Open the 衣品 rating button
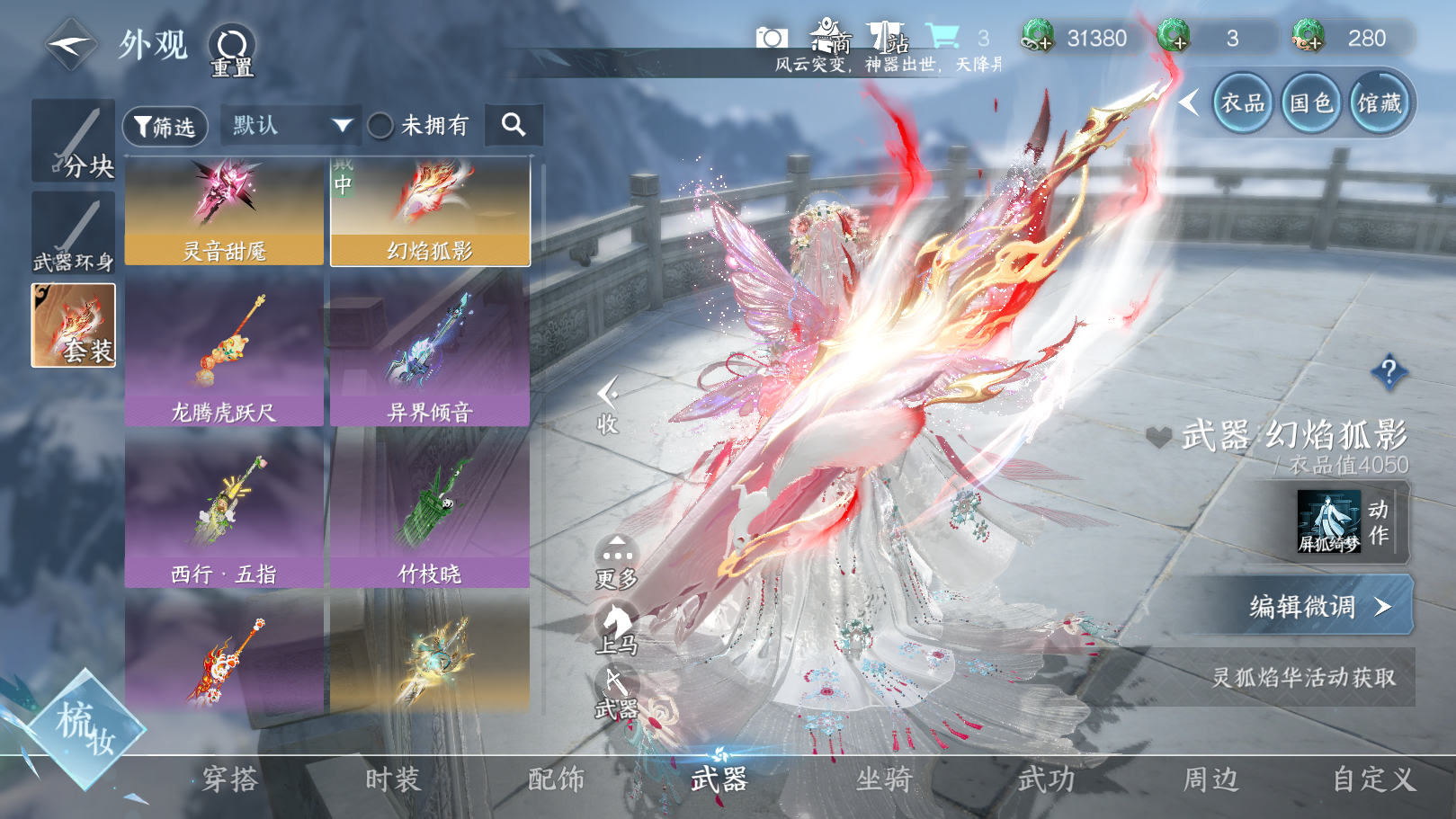Screen dimensions: 1456x819 1243,103
